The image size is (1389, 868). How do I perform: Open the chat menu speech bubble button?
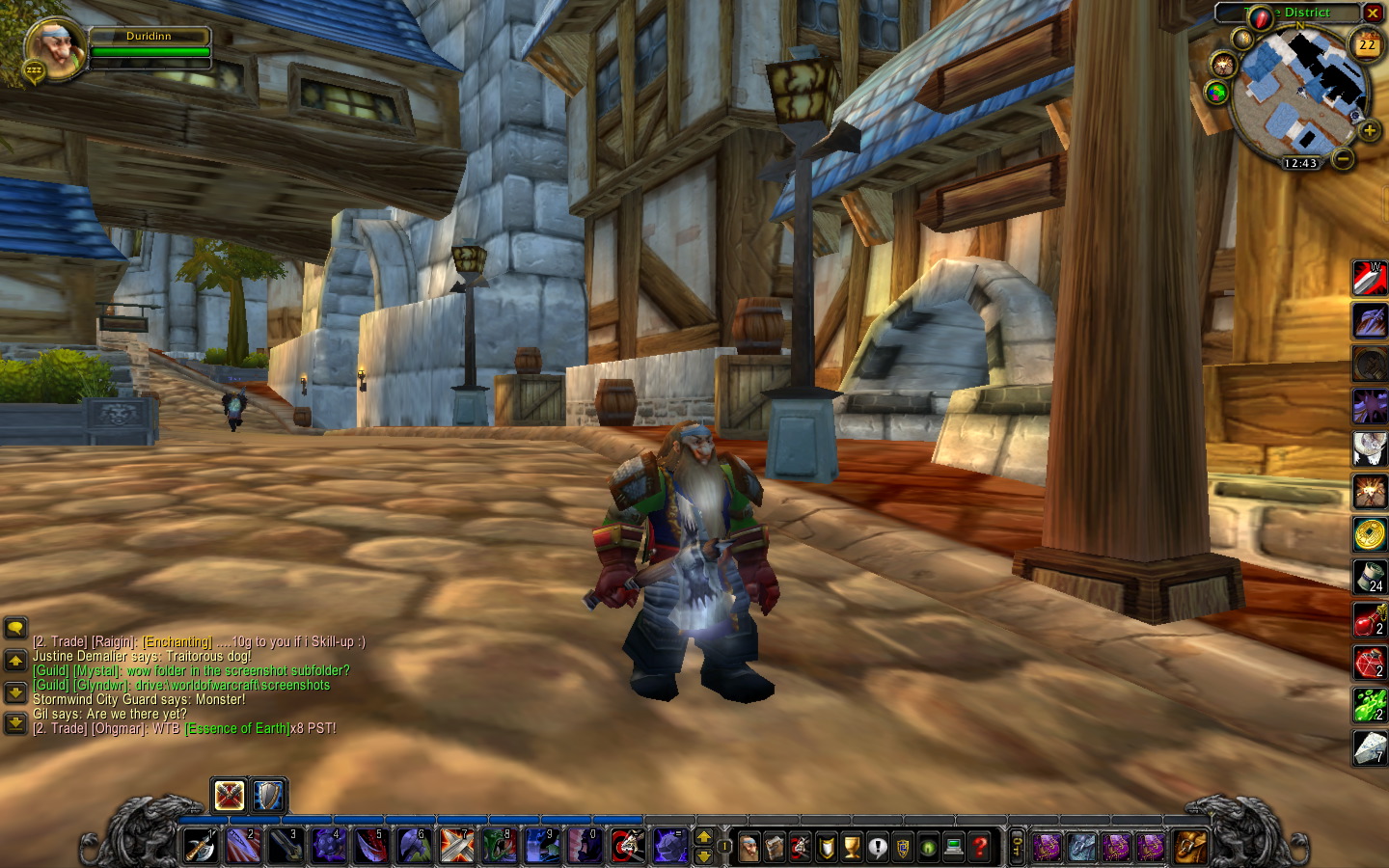(15, 629)
